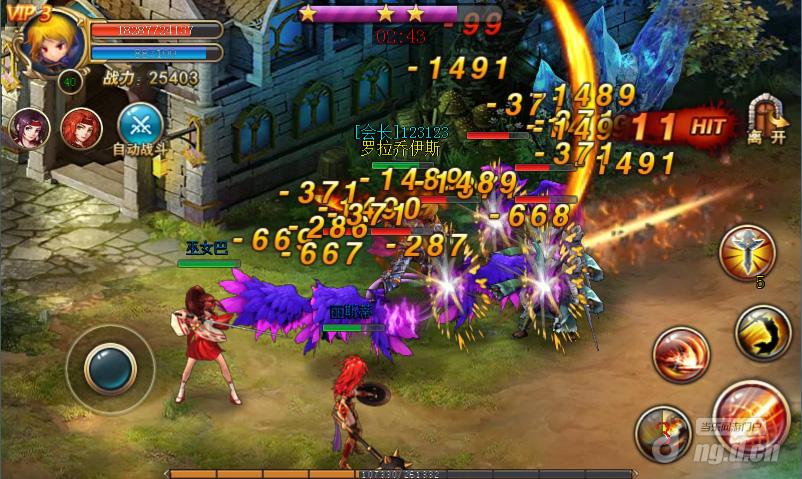Activate the winged sword skill
The height and width of the screenshot is (479, 802).
coord(747,251)
